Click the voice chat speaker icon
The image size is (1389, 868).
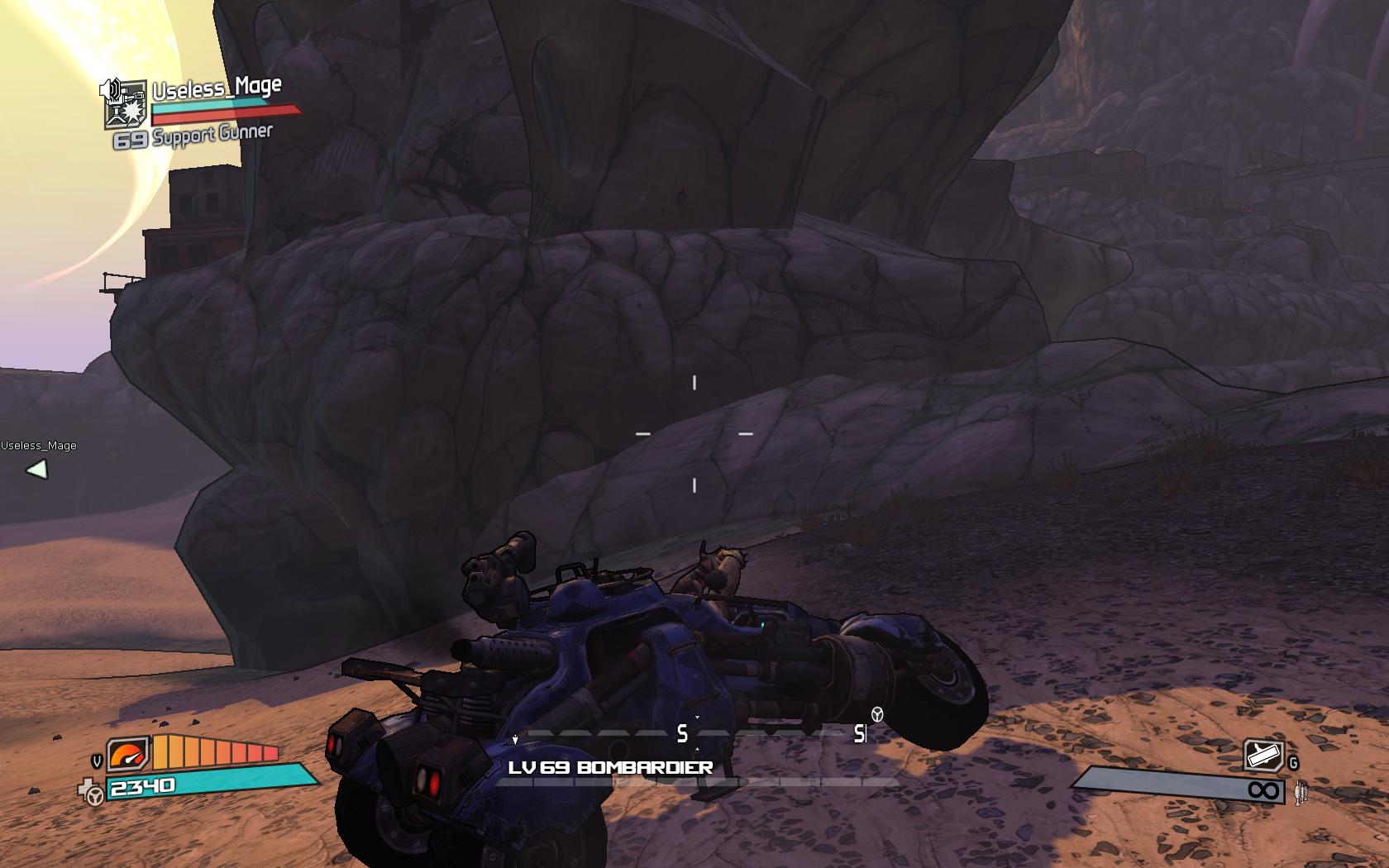111,88
